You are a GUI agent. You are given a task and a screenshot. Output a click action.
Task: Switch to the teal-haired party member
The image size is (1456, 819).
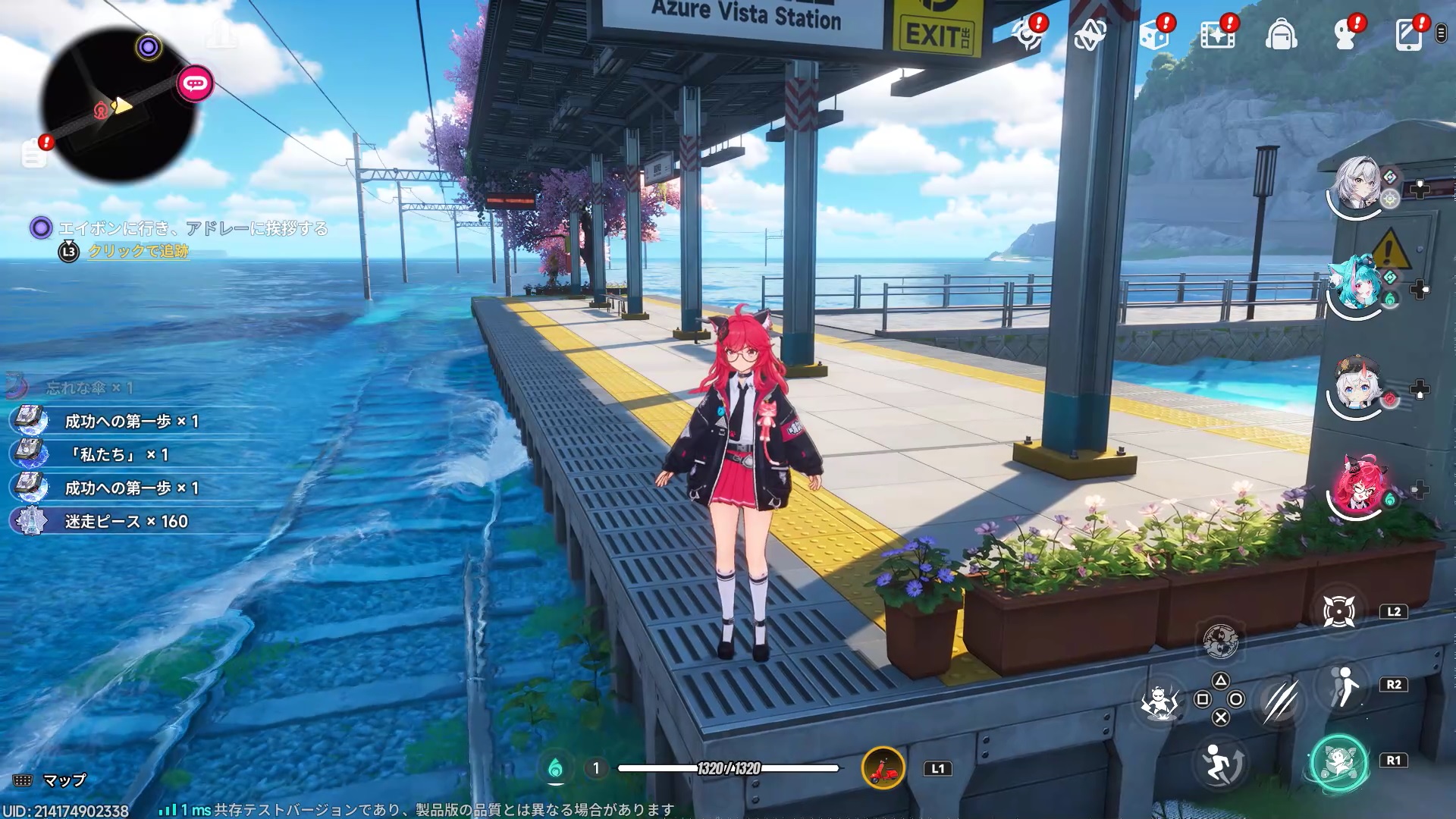point(1357,284)
